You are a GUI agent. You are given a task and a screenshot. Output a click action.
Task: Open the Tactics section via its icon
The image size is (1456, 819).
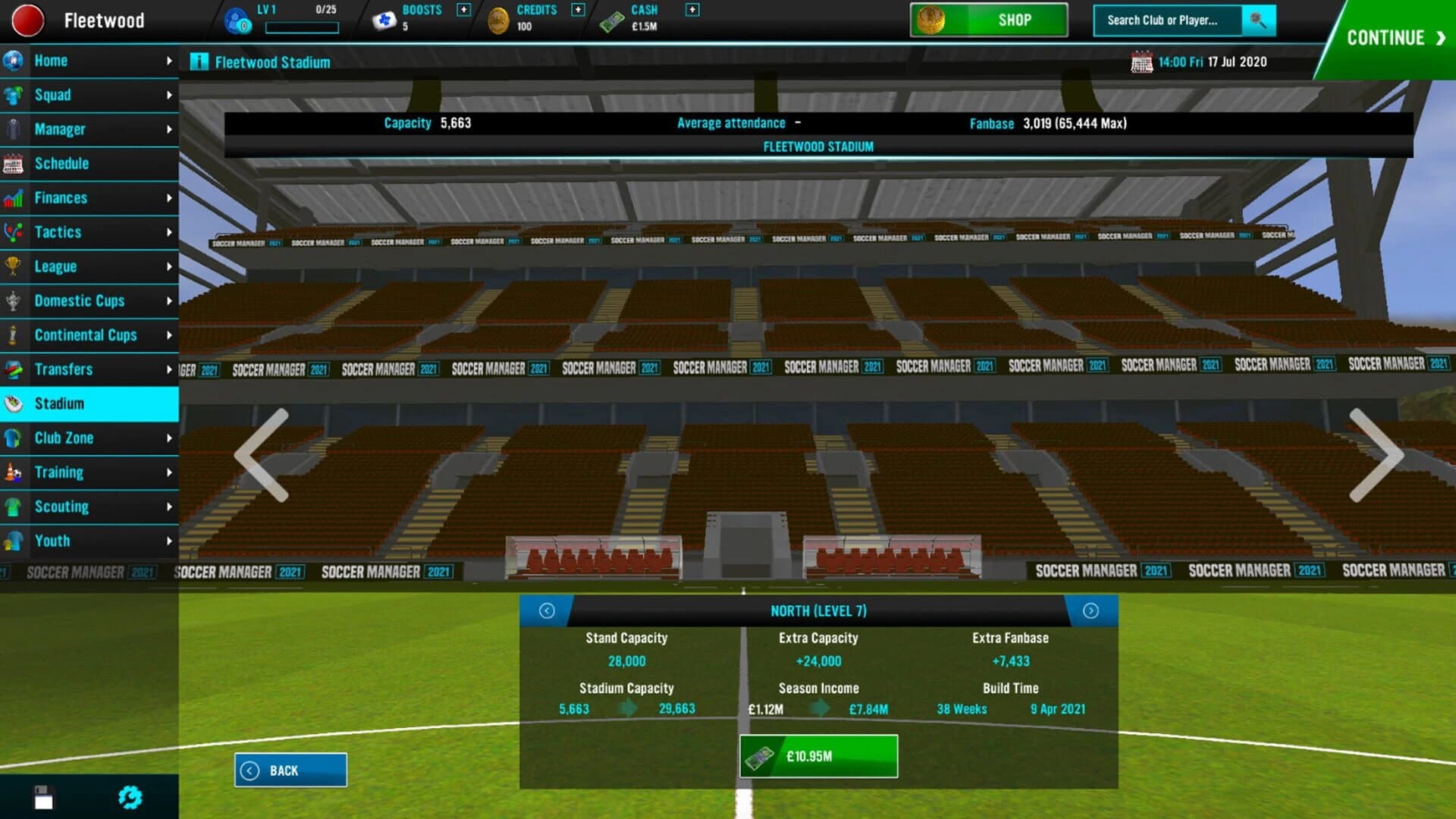click(x=13, y=232)
